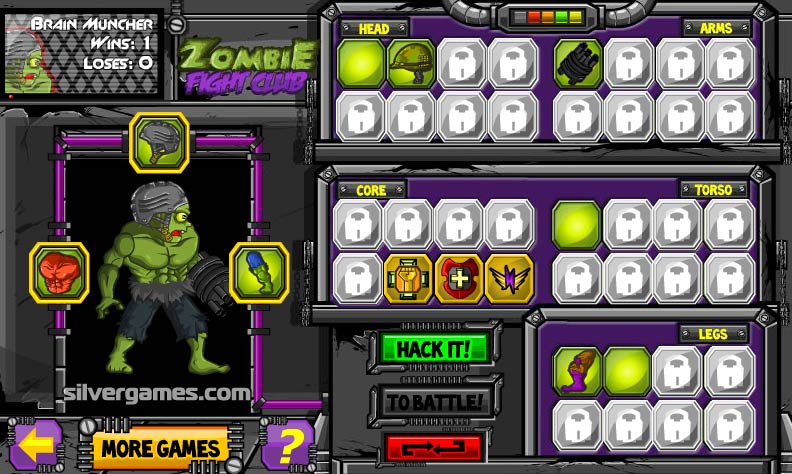
Task: Select the black gatling arm in ARMS
Action: (578, 61)
